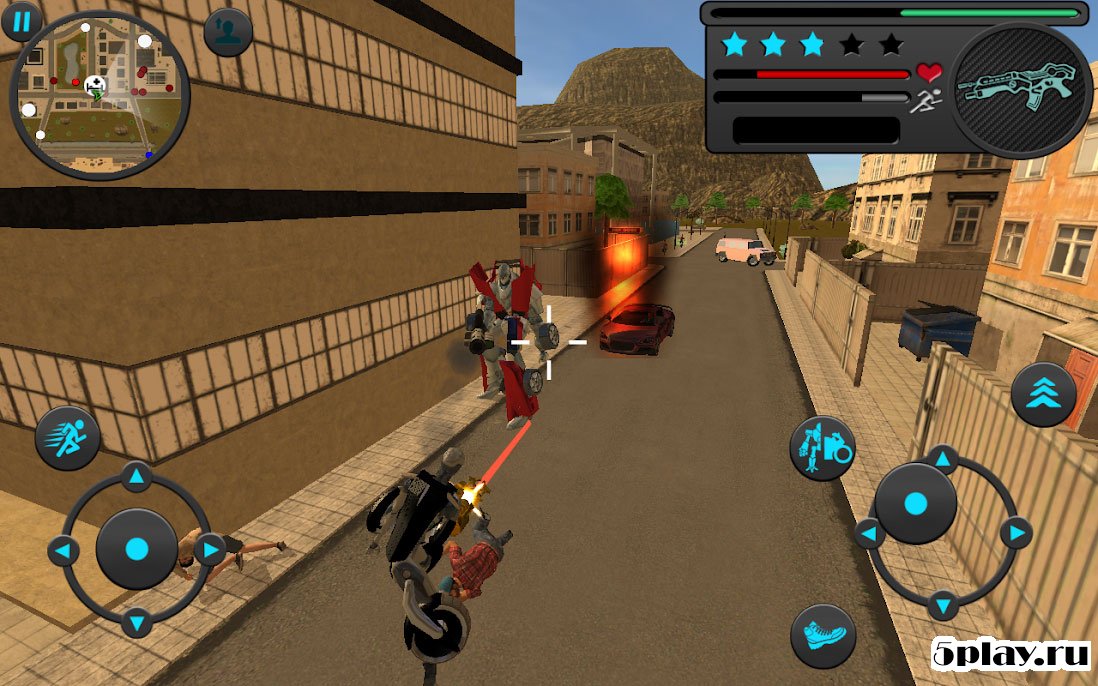The image size is (1098, 686).
Task: Tap the character profile button beside minimap
Action: point(227,32)
